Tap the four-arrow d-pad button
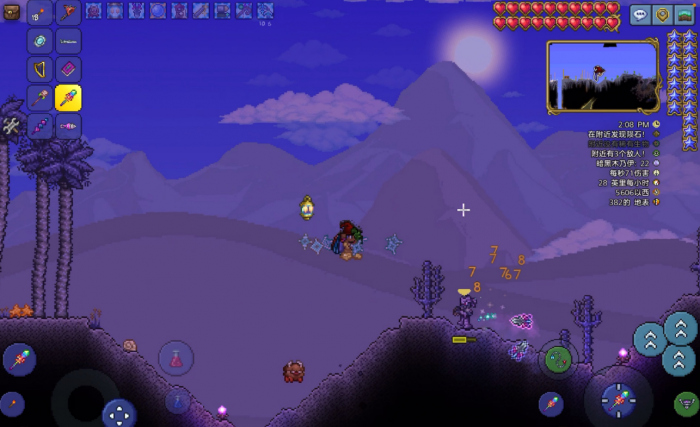 [119, 412]
